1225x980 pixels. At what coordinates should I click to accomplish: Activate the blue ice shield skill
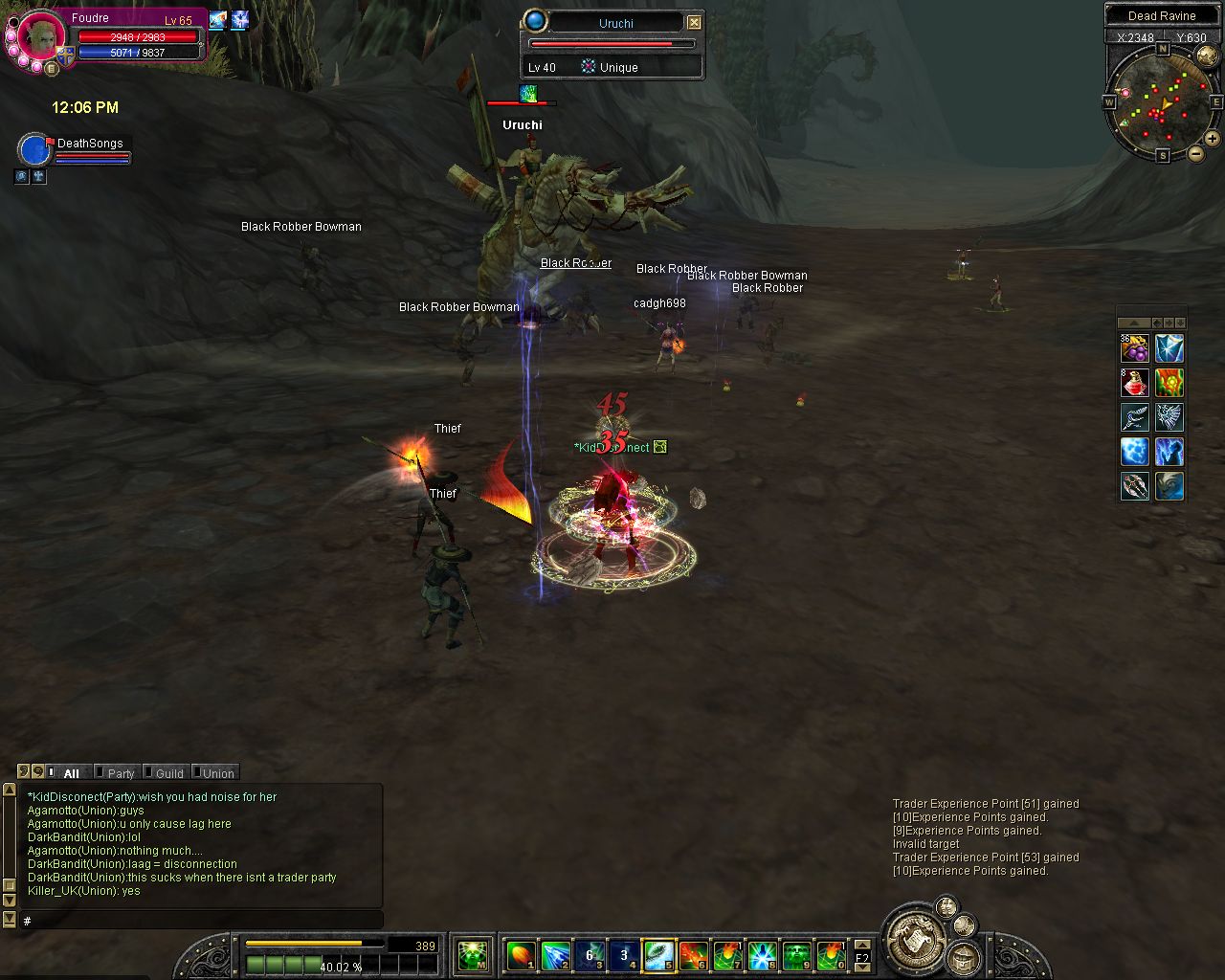tap(1169, 348)
